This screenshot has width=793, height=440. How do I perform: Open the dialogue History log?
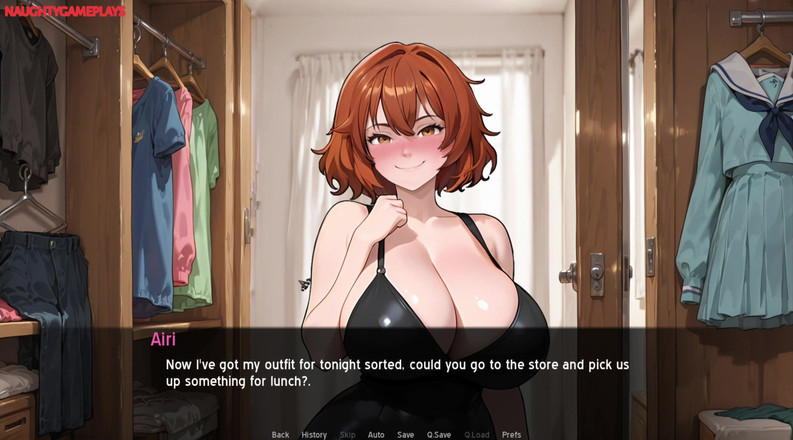click(x=314, y=434)
